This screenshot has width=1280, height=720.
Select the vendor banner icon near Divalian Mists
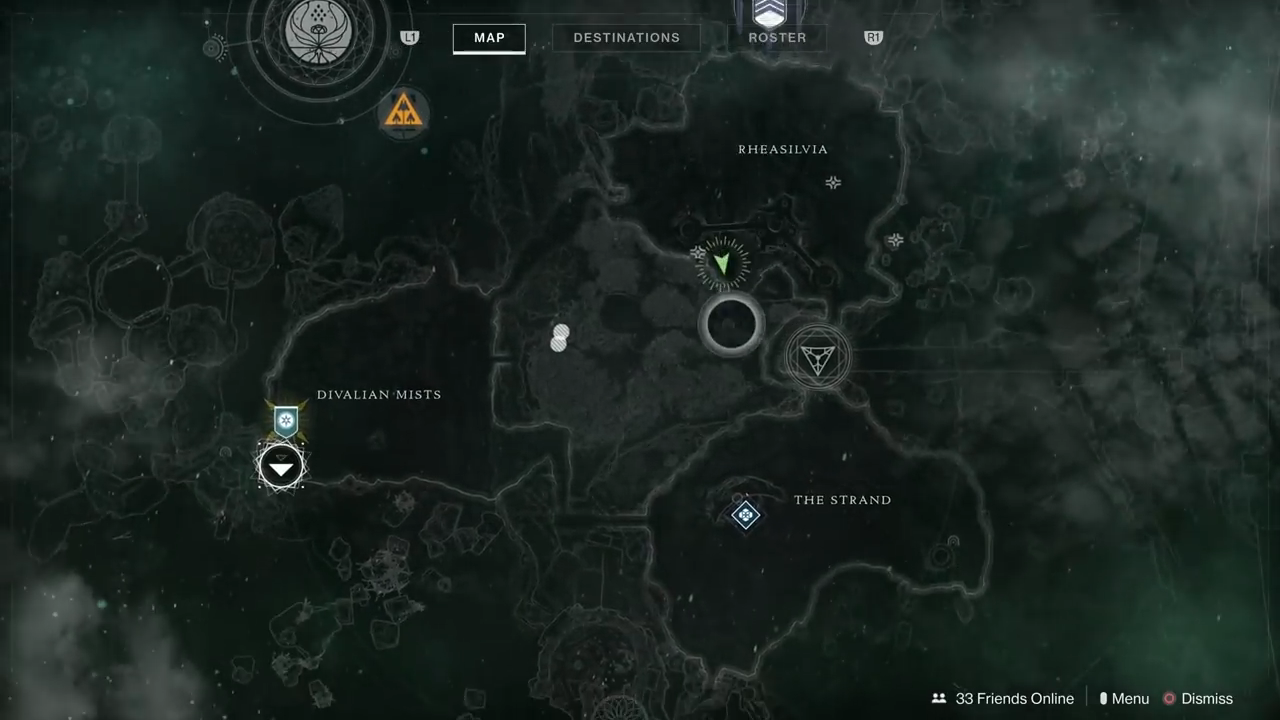pos(287,421)
